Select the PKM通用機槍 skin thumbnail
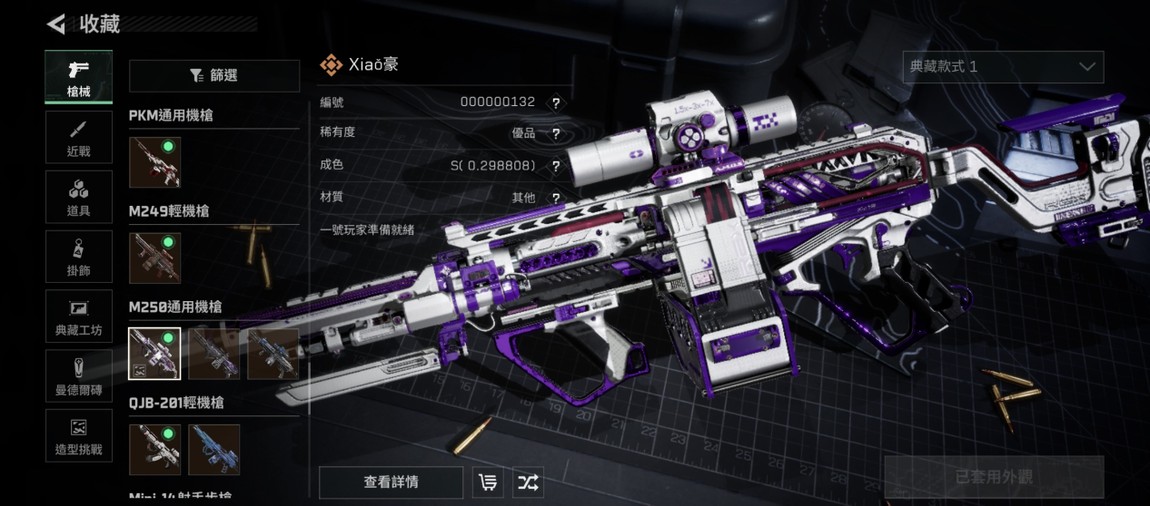Viewport: 1150px width, 506px height. pos(155,163)
